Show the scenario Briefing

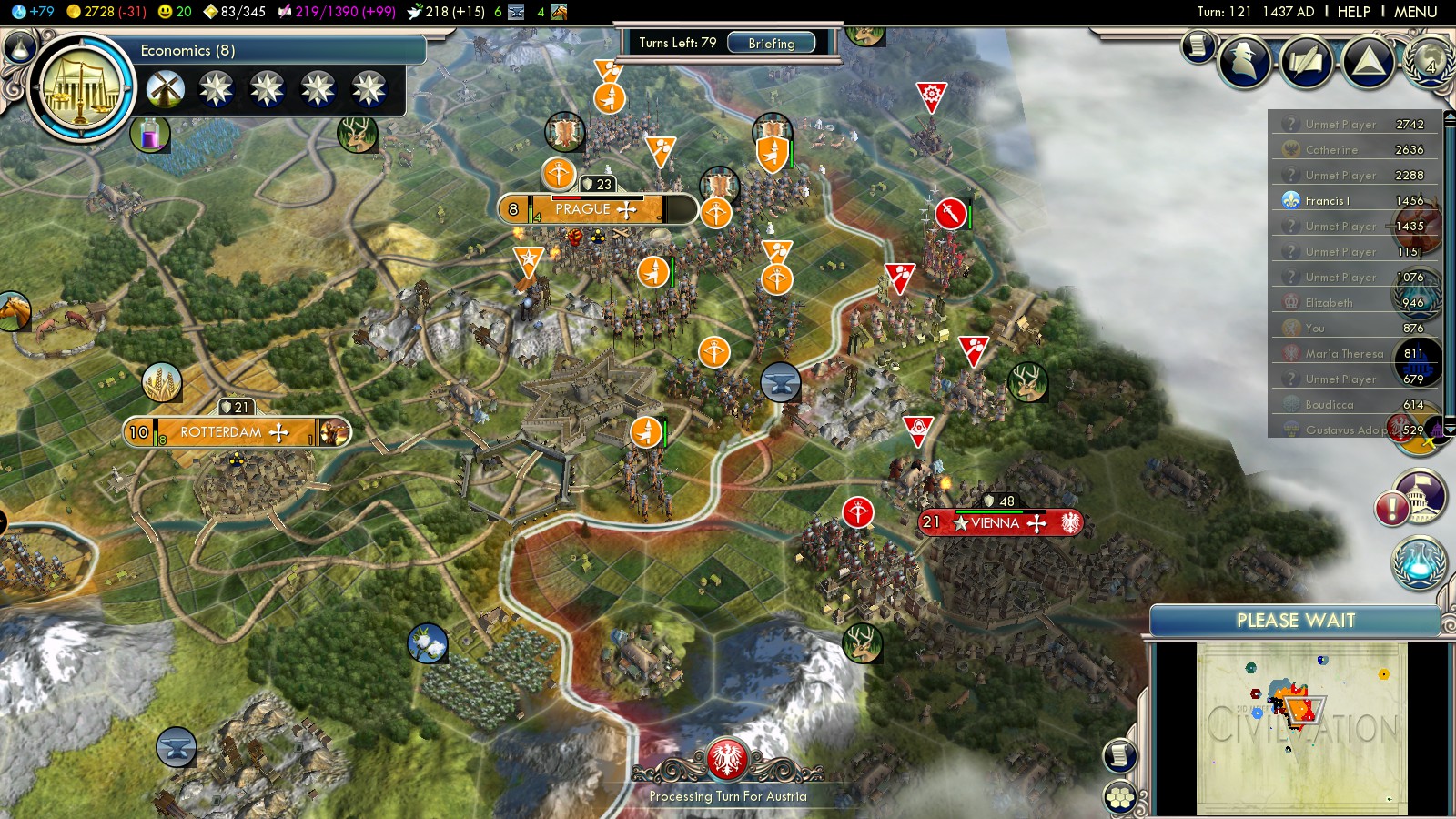point(772,43)
